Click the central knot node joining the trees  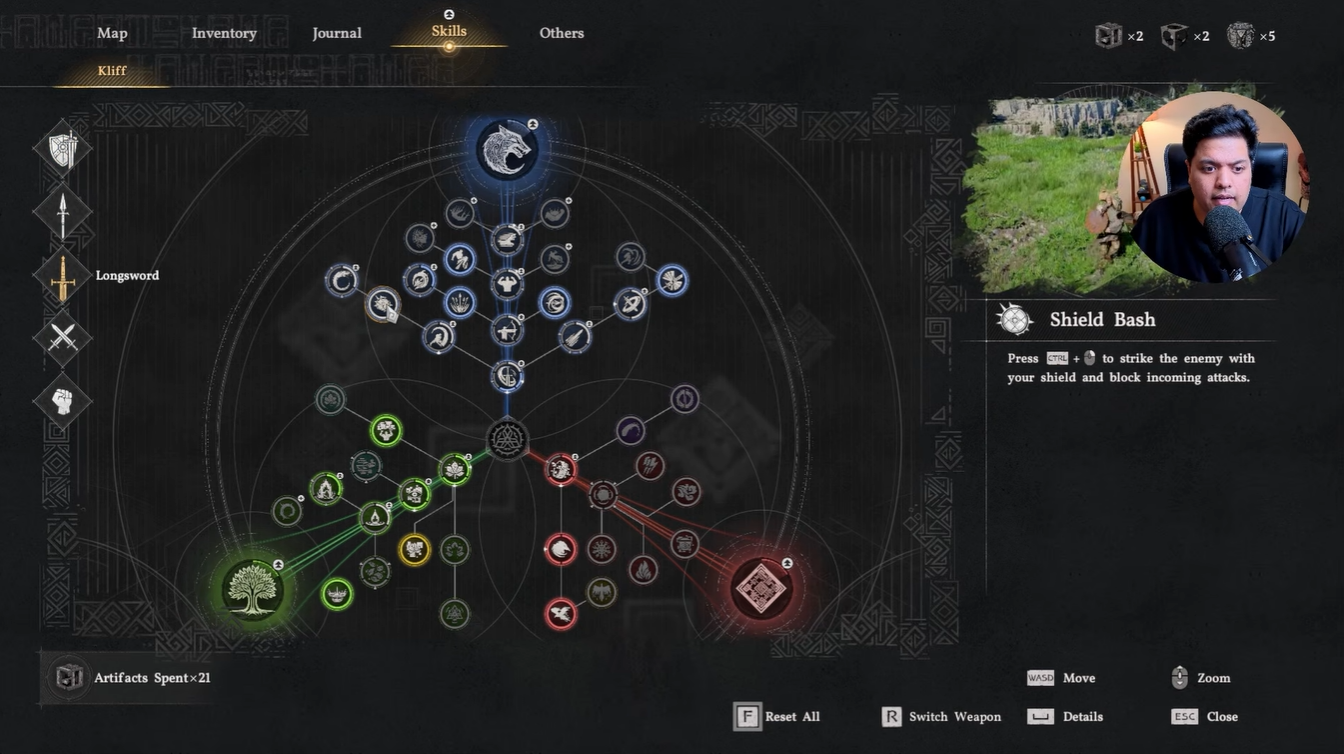508,438
